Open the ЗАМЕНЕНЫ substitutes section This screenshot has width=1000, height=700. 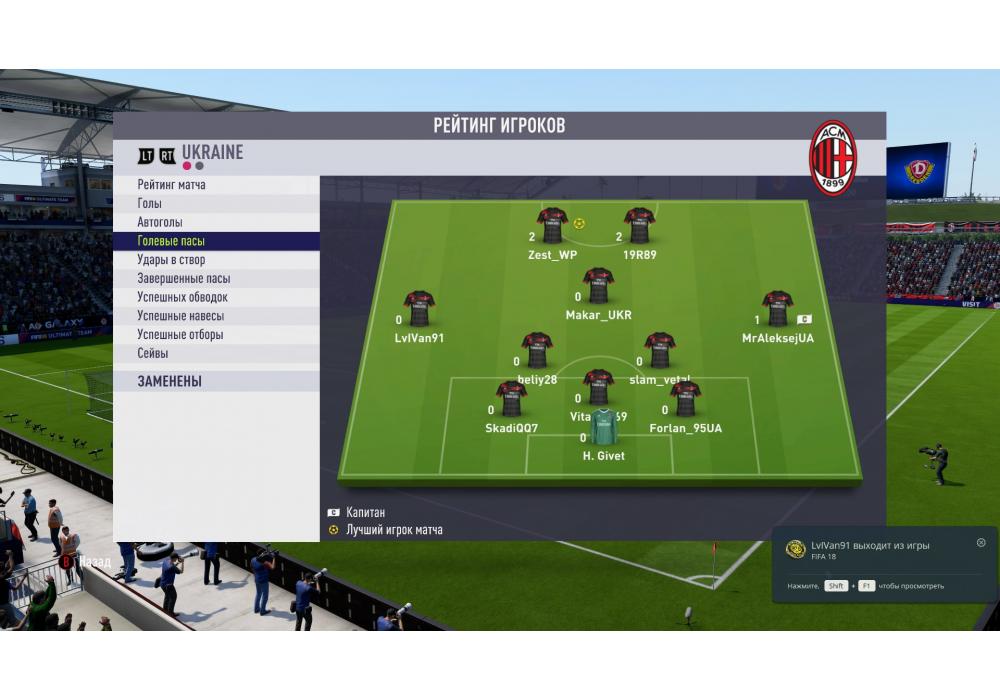click(170, 381)
